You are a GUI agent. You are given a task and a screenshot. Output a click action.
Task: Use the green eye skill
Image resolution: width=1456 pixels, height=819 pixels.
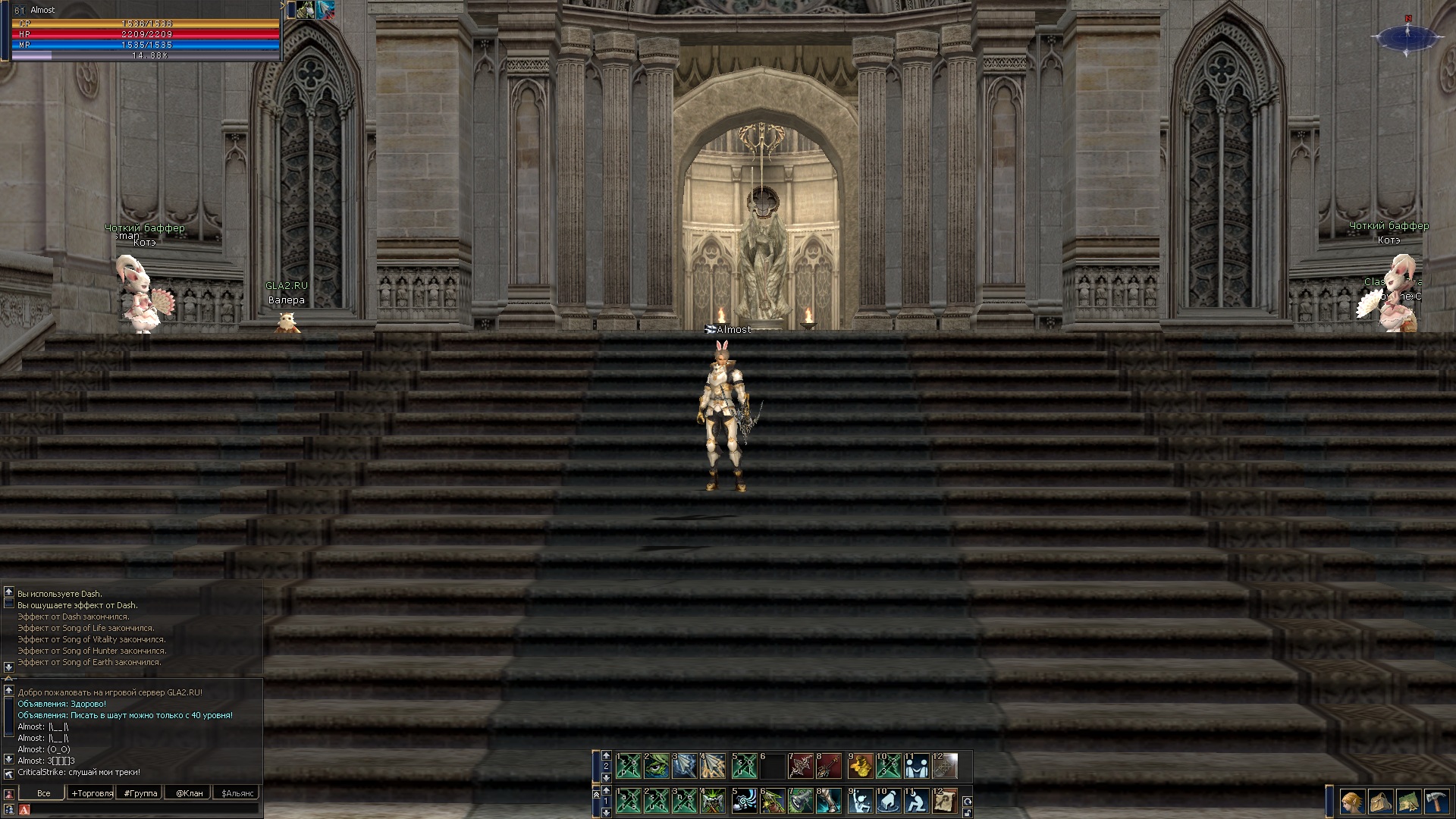click(x=657, y=766)
